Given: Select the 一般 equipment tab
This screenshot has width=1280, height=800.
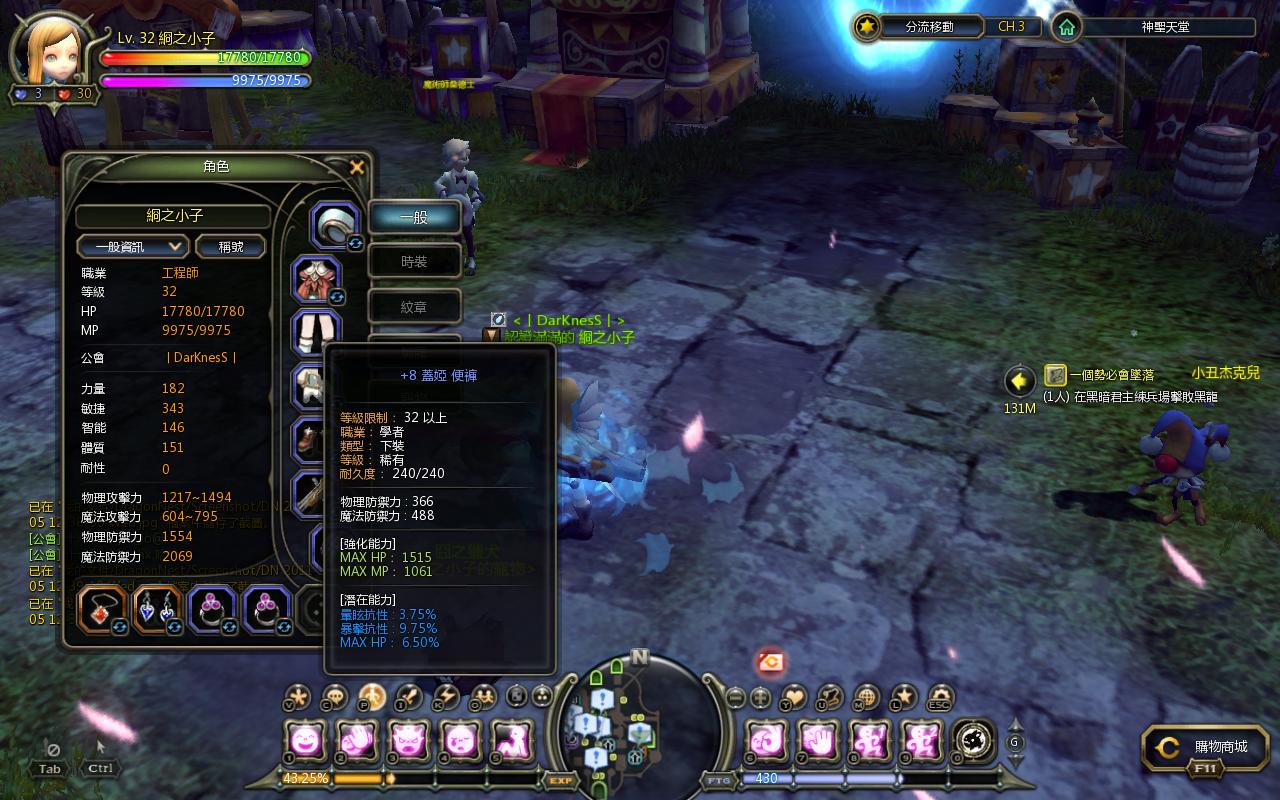Looking at the screenshot, I should (414, 216).
